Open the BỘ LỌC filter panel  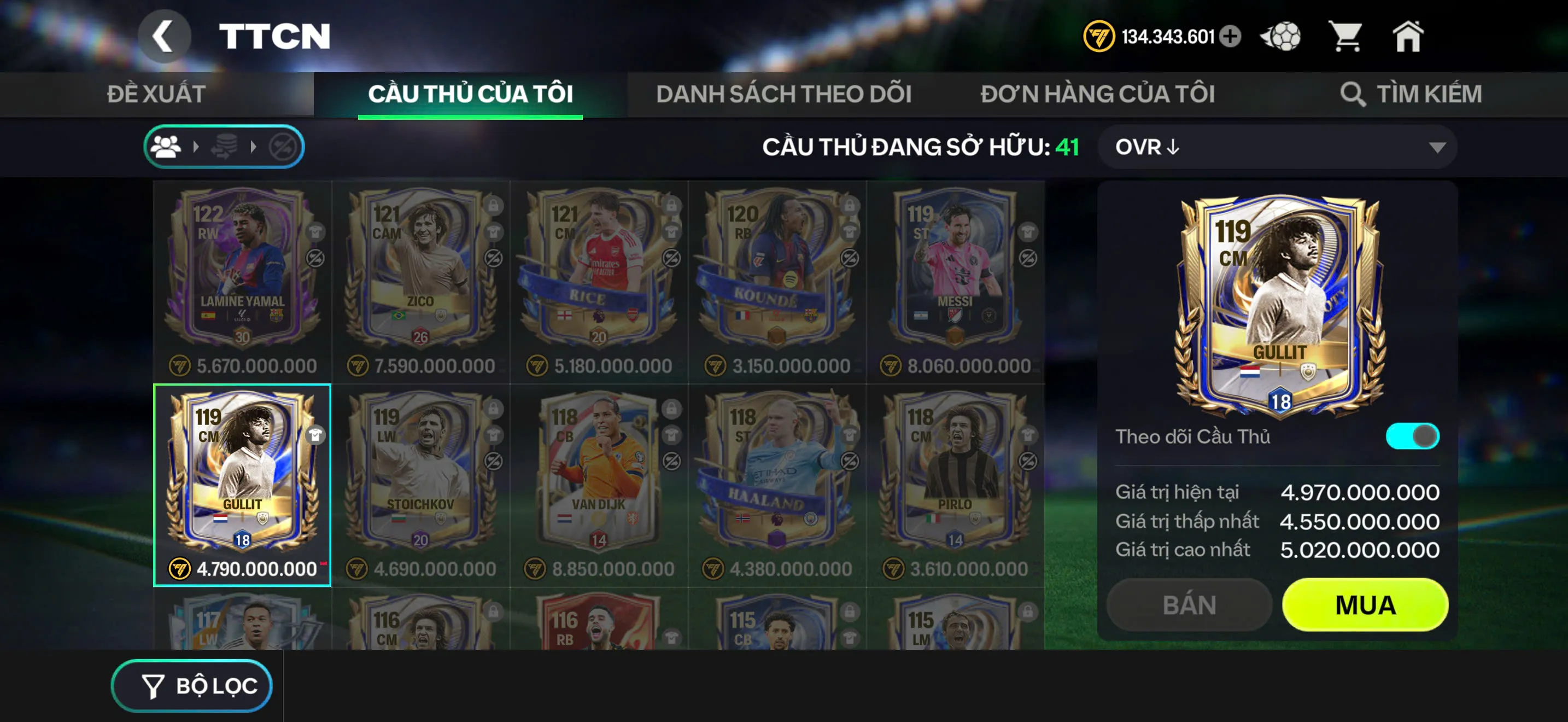[192, 685]
